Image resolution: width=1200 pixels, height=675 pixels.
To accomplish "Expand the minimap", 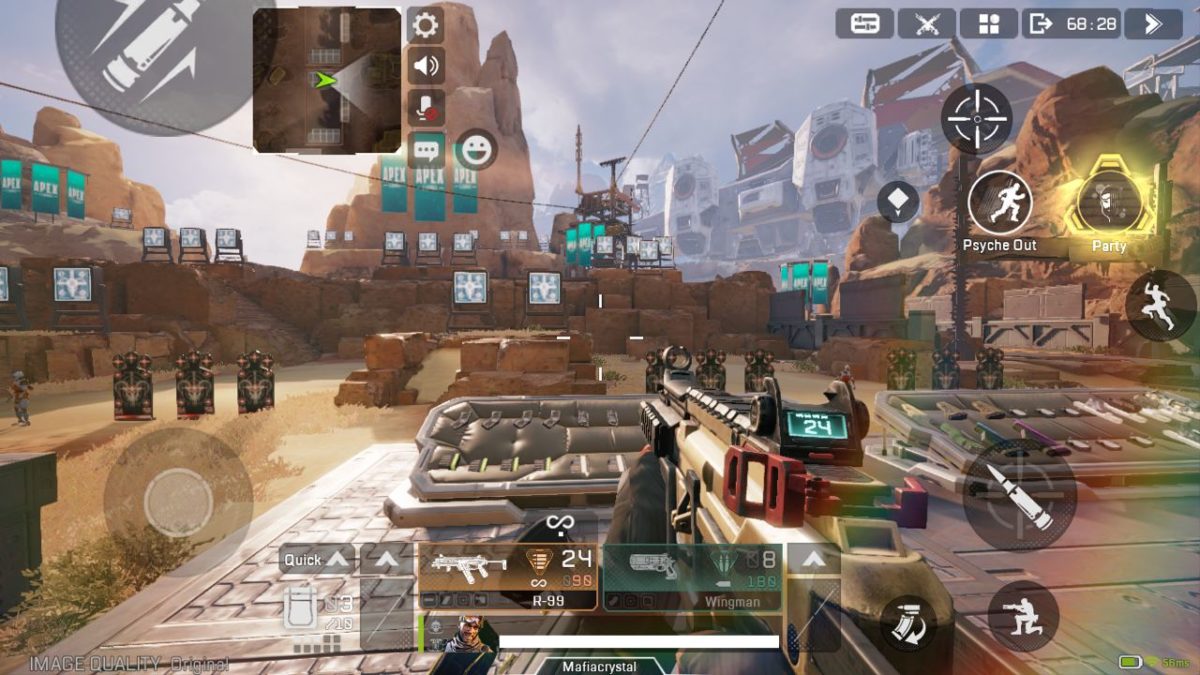I will 327,80.
